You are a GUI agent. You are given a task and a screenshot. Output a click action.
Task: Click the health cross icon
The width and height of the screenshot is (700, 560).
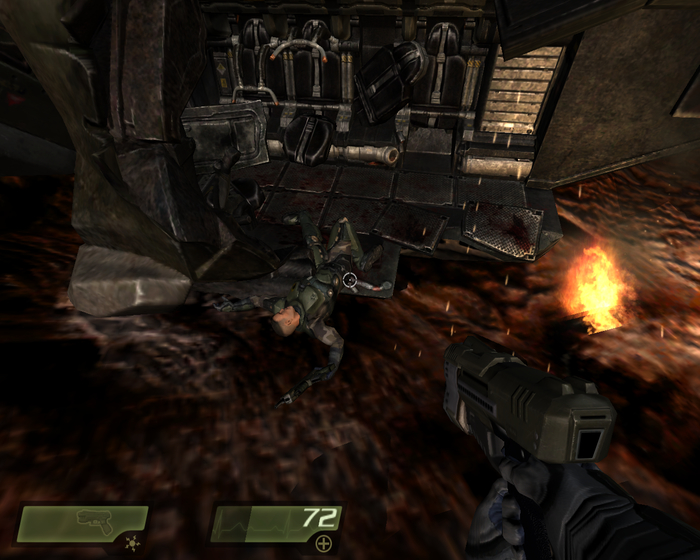323,543
